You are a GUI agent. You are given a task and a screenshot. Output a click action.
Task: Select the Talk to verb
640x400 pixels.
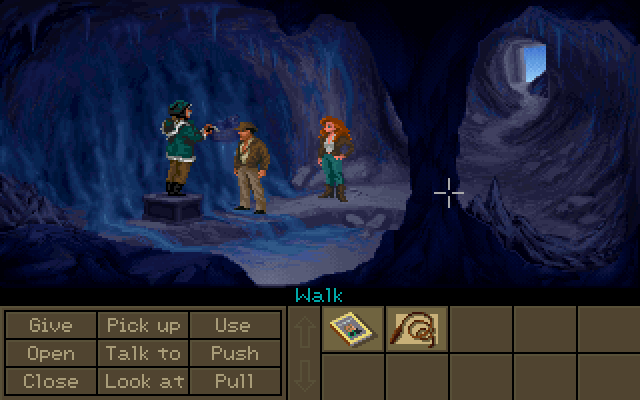143,353
